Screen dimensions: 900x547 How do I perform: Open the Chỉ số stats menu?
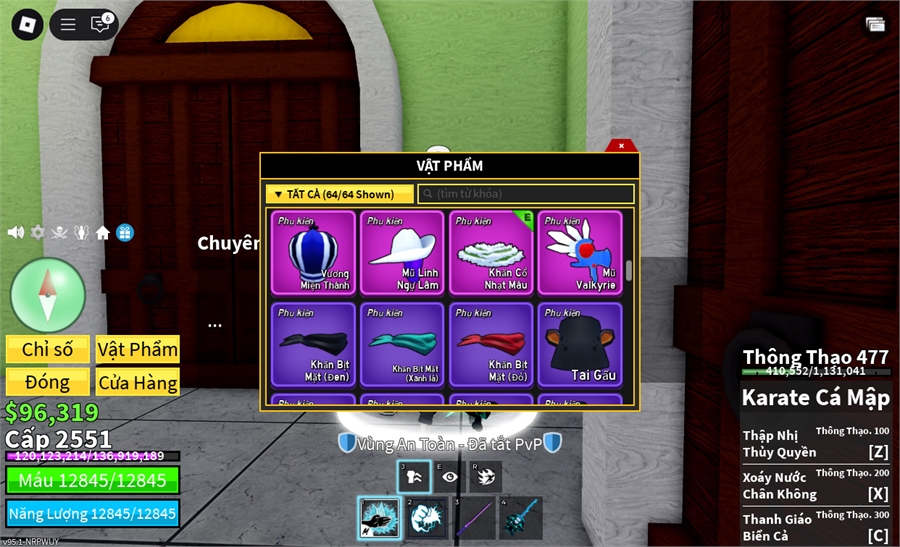pyautogui.click(x=48, y=349)
